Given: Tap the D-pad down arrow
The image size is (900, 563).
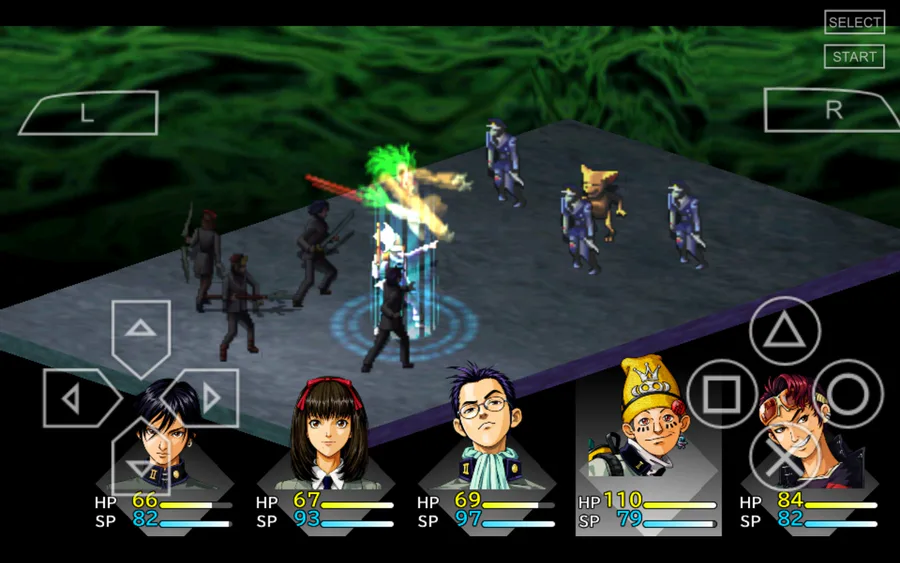Looking at the screenshot, I should [140, 462].
